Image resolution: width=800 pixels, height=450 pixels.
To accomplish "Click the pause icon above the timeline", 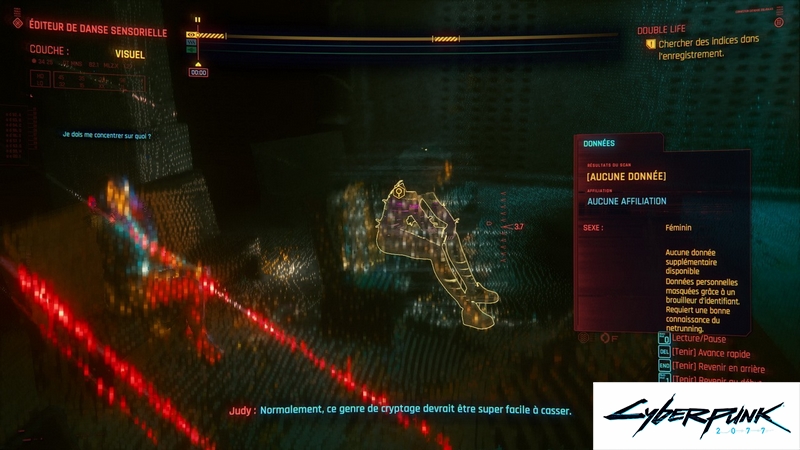I will [x=197, y=19].
